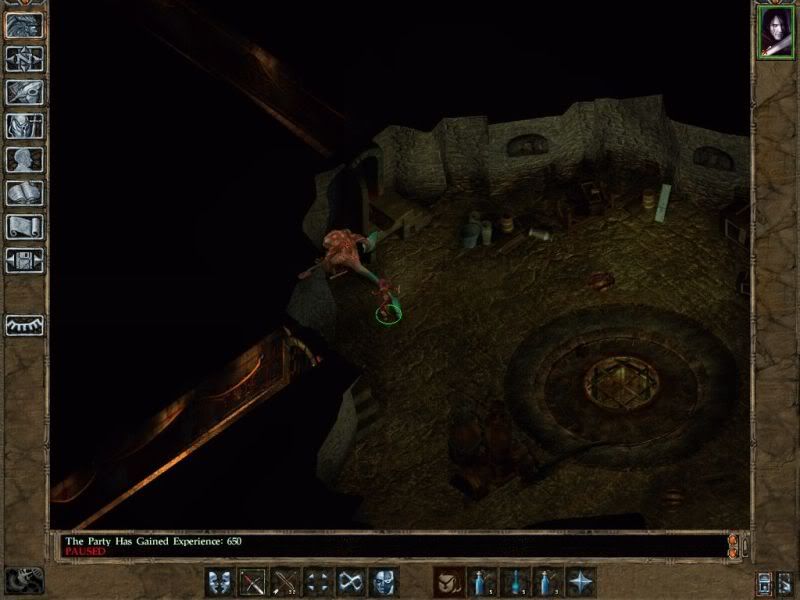This screenshot has width=800, height=600.
Task: Open the inventory screen armored figure icon
Action: (23, 126)
